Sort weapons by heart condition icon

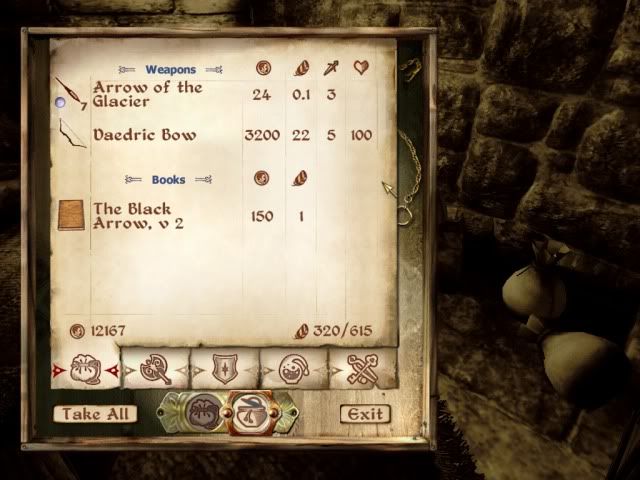(x=361, y=69)
